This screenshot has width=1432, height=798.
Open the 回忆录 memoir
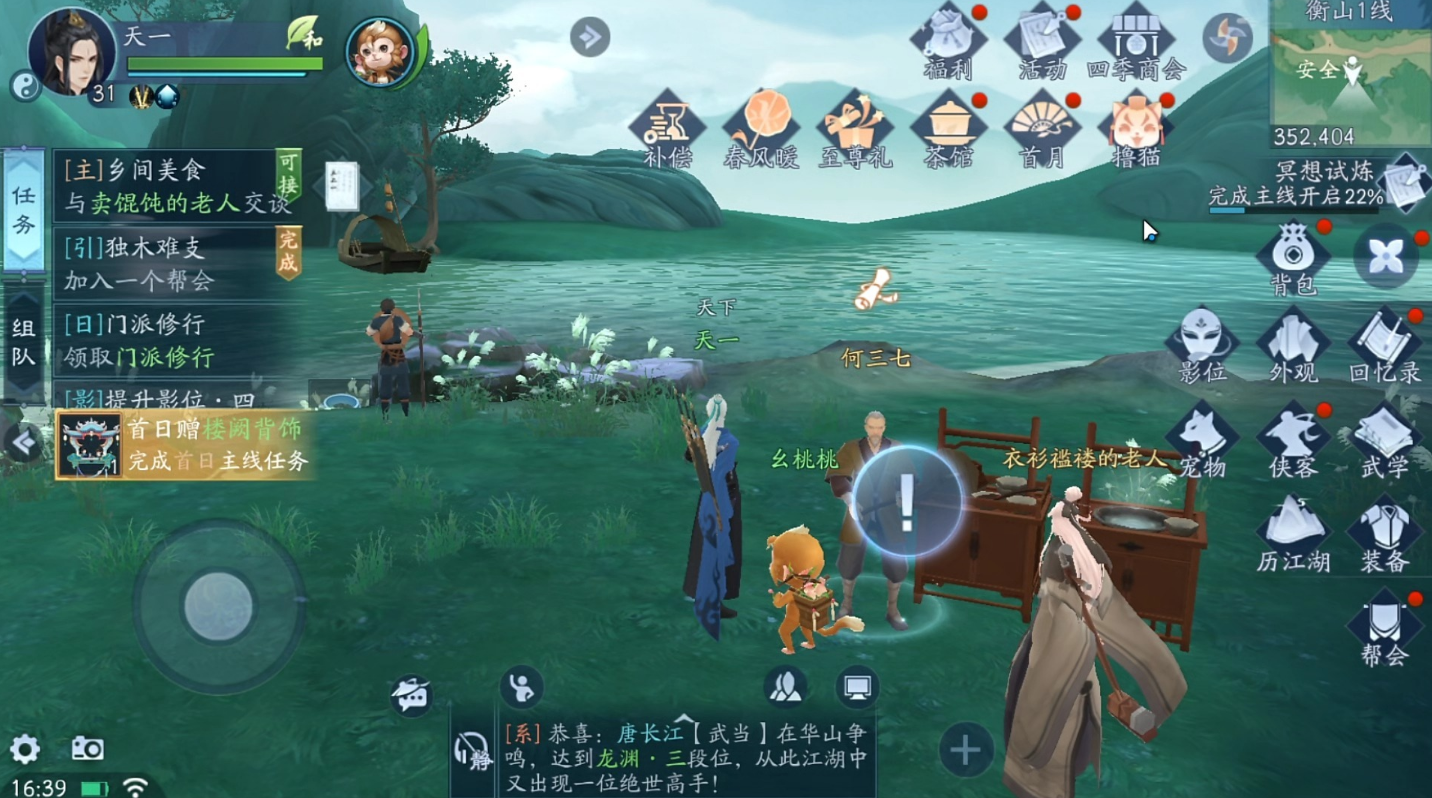click(x=1385, y=343)
